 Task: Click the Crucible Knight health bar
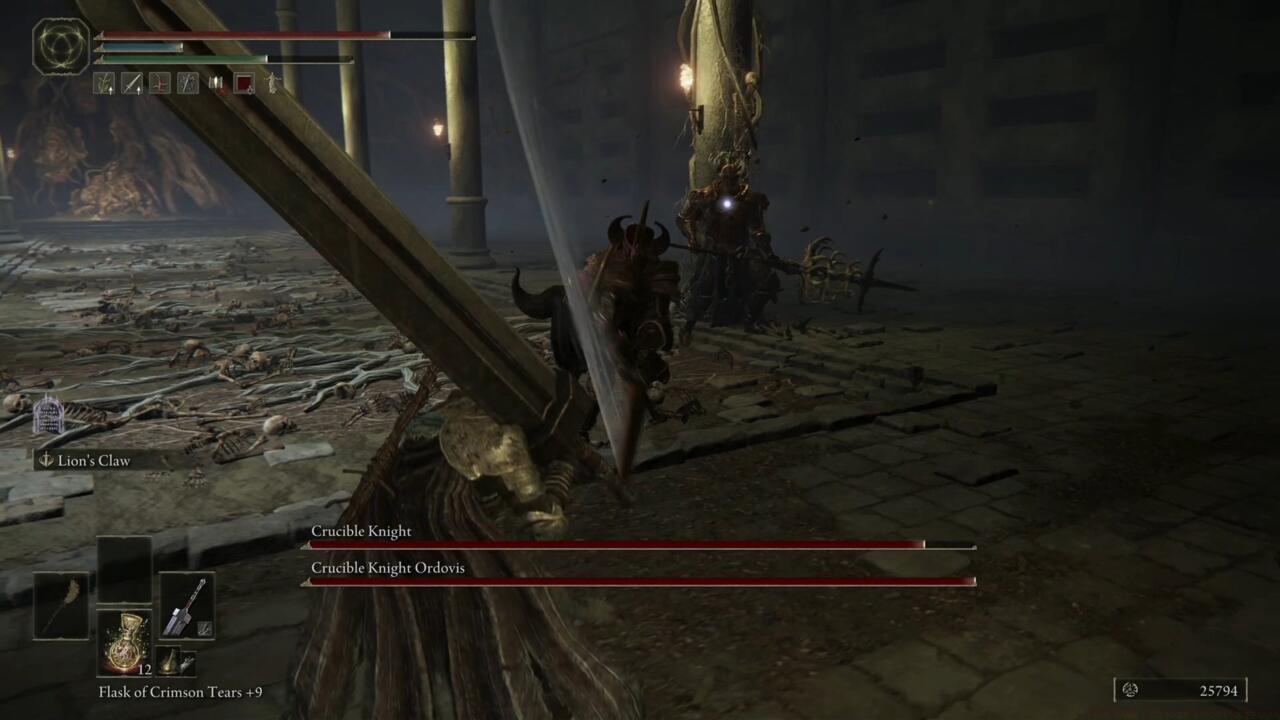tap(640, 545)
